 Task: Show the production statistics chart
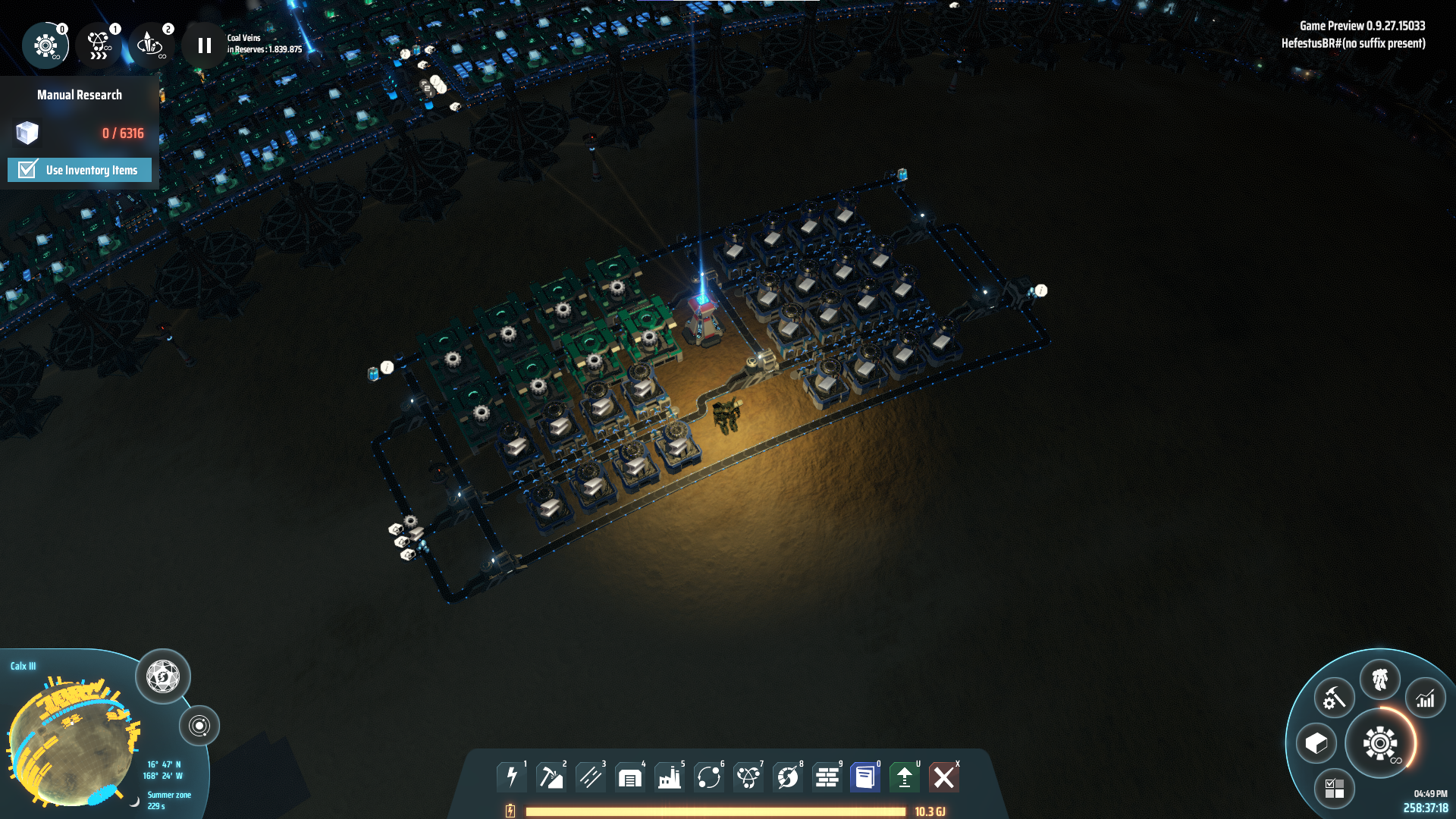click(x=1426, y=698)
